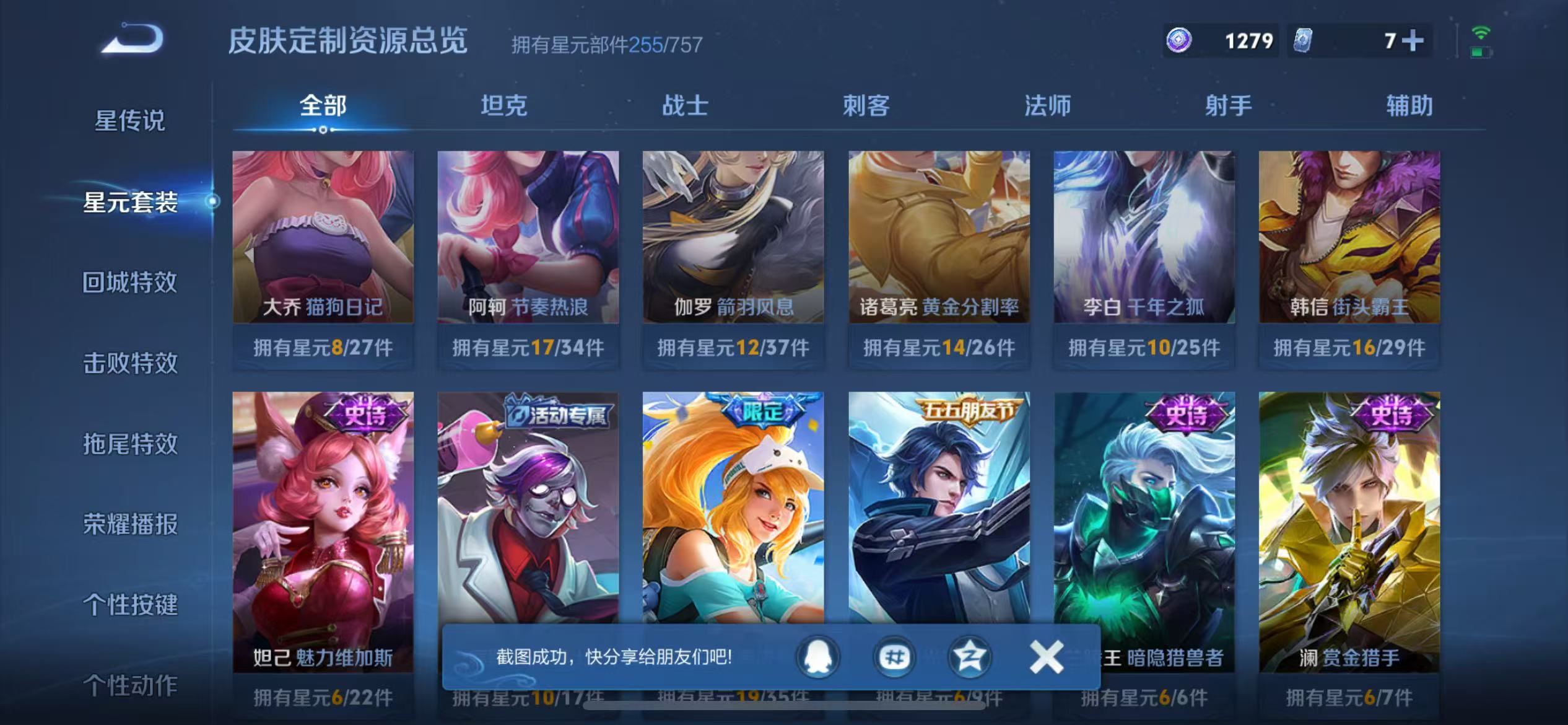Tap the WeChat share icon
Viewport: 1568px width, 725px height.
coord(894,657)
